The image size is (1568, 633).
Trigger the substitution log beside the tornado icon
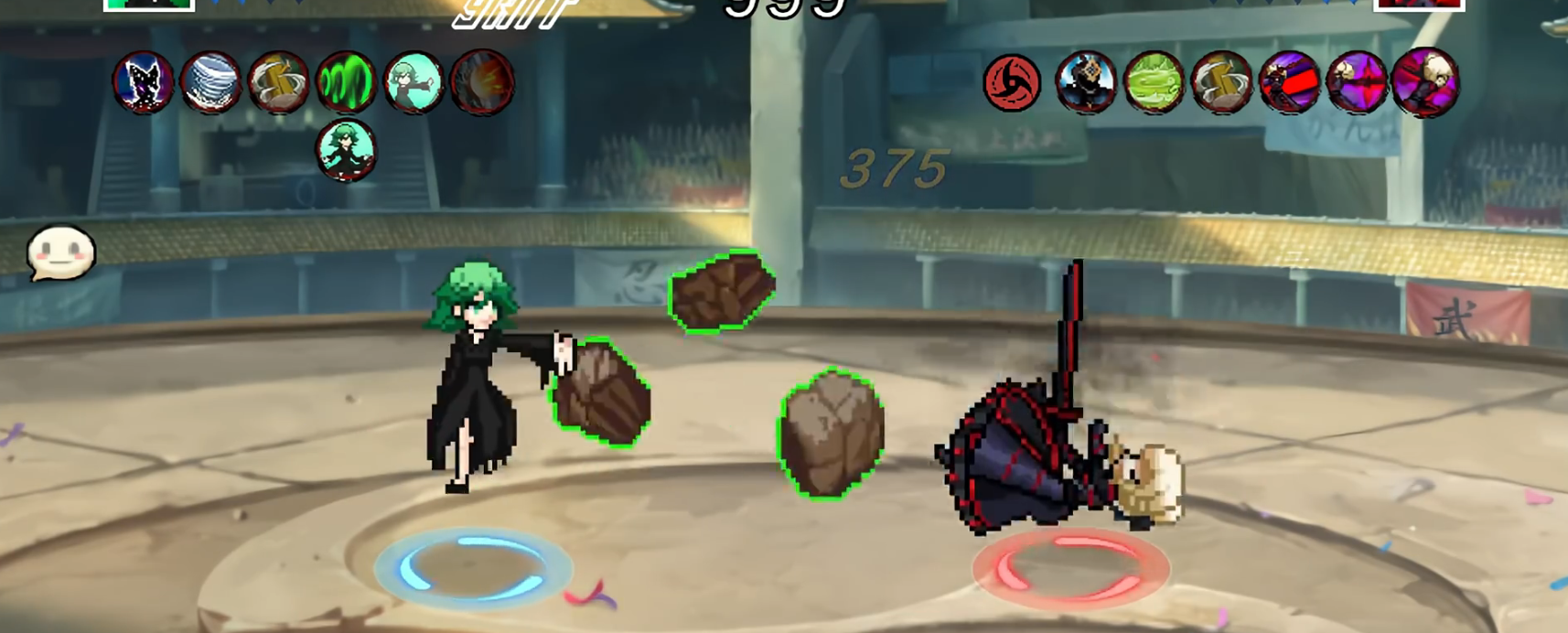[x=278, y=82]
